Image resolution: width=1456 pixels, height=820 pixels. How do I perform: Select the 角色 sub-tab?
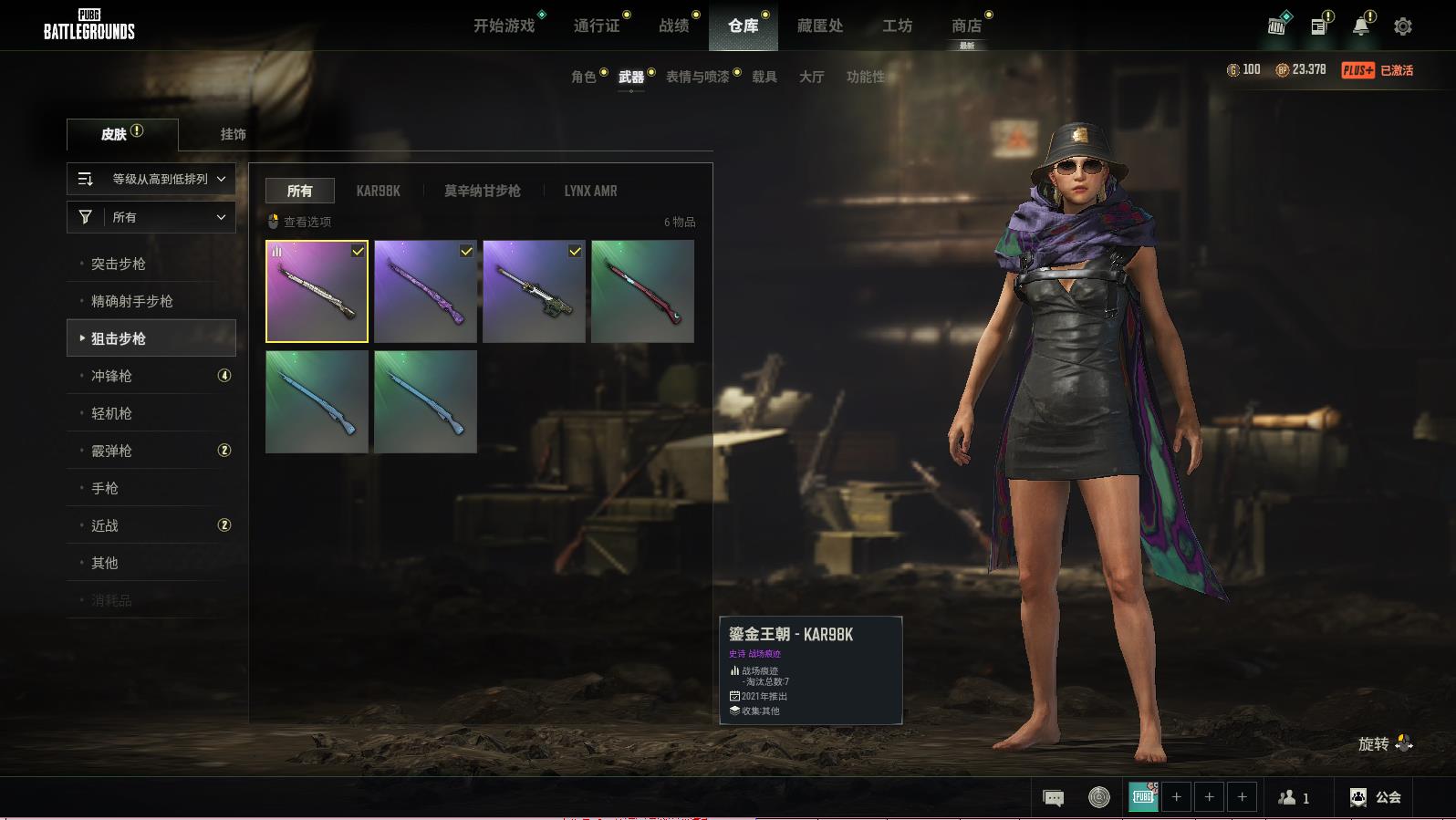(x=584, y=77)
